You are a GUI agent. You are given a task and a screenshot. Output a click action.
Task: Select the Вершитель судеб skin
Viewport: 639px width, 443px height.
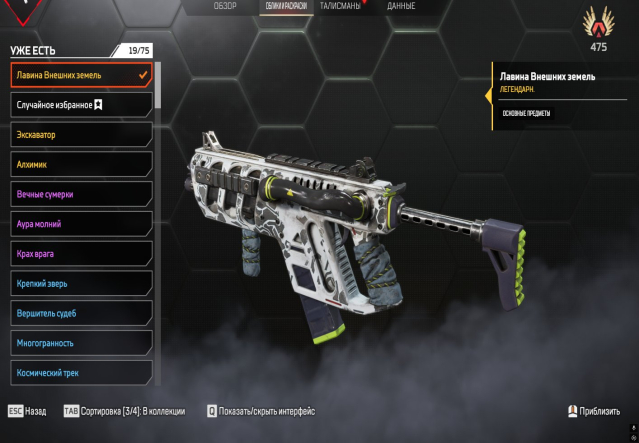[x=80, y=314]
